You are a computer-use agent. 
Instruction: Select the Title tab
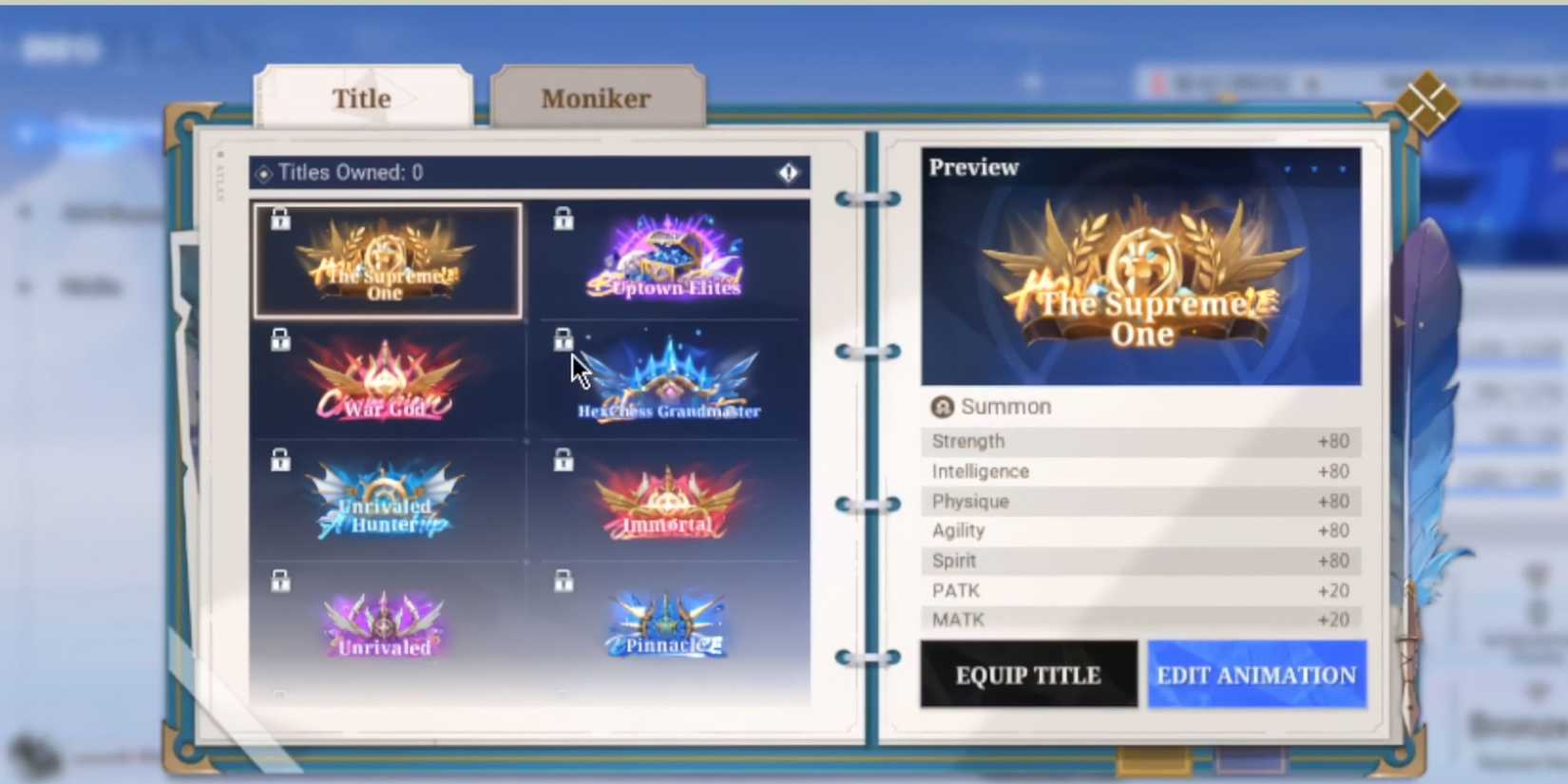click(362, 98)
